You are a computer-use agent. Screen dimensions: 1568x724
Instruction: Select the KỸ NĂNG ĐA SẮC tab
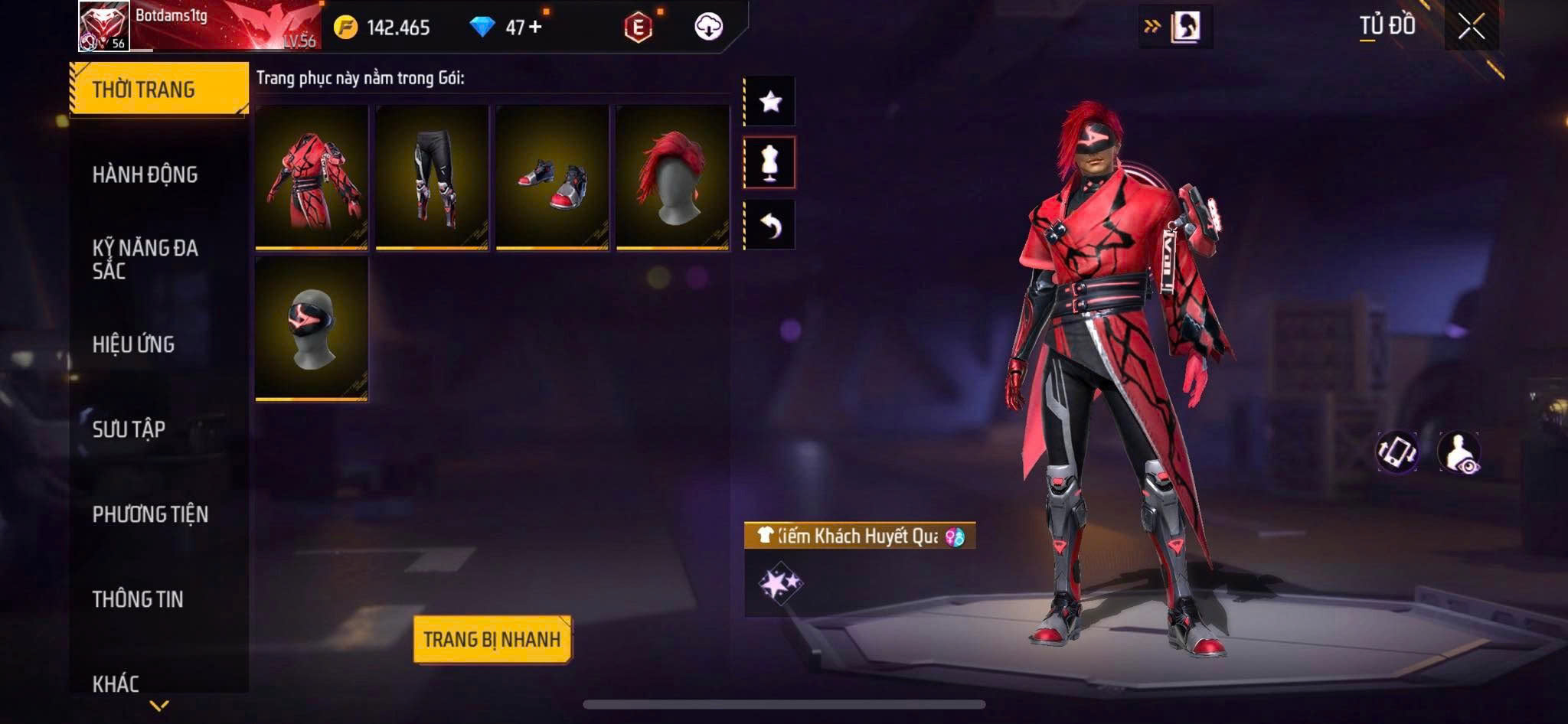[145, 259]
